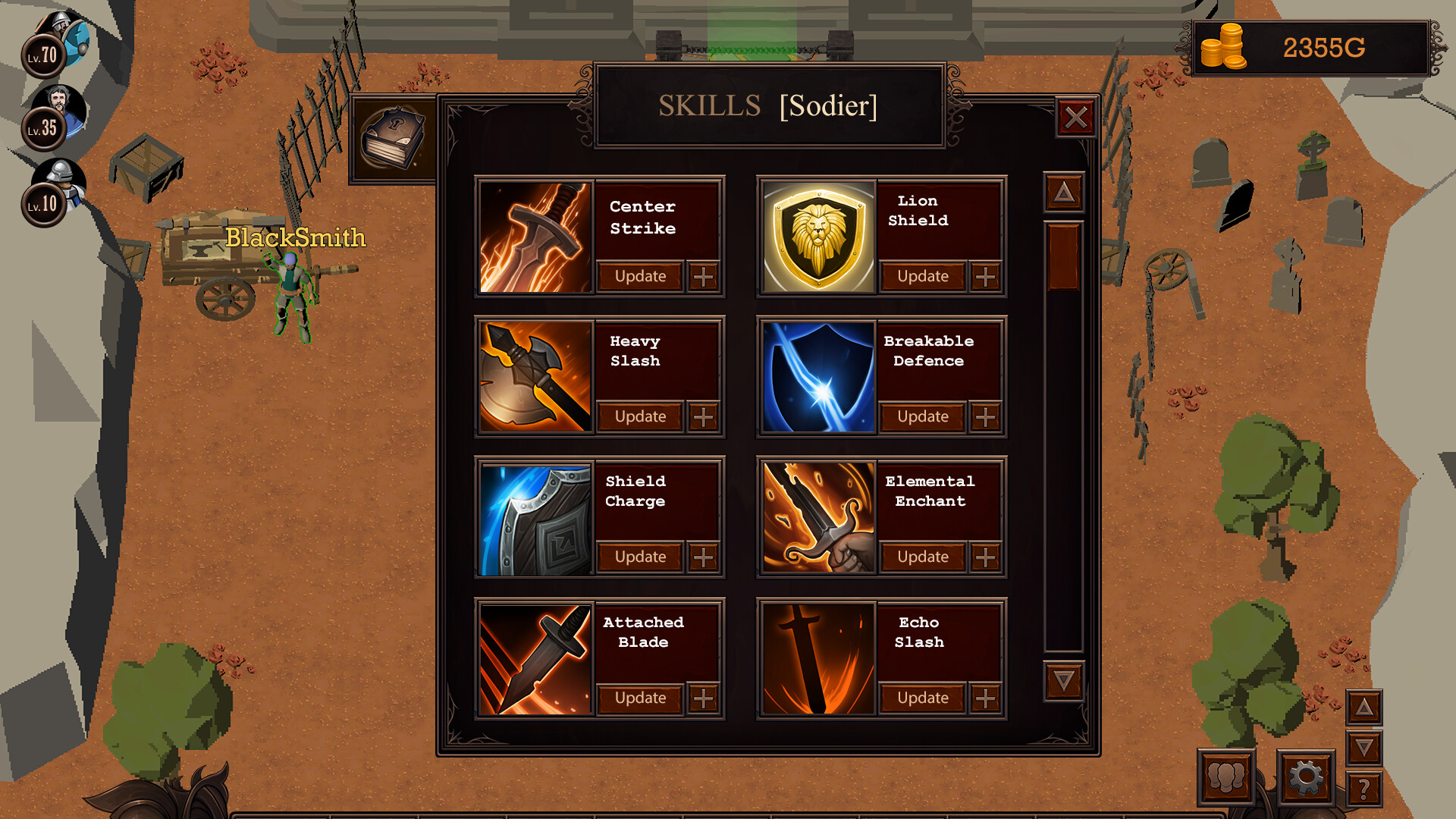The image size is (1456, 819).
Task: Expand skill list with the down scroll arrow
Action: click(1063, 682)
